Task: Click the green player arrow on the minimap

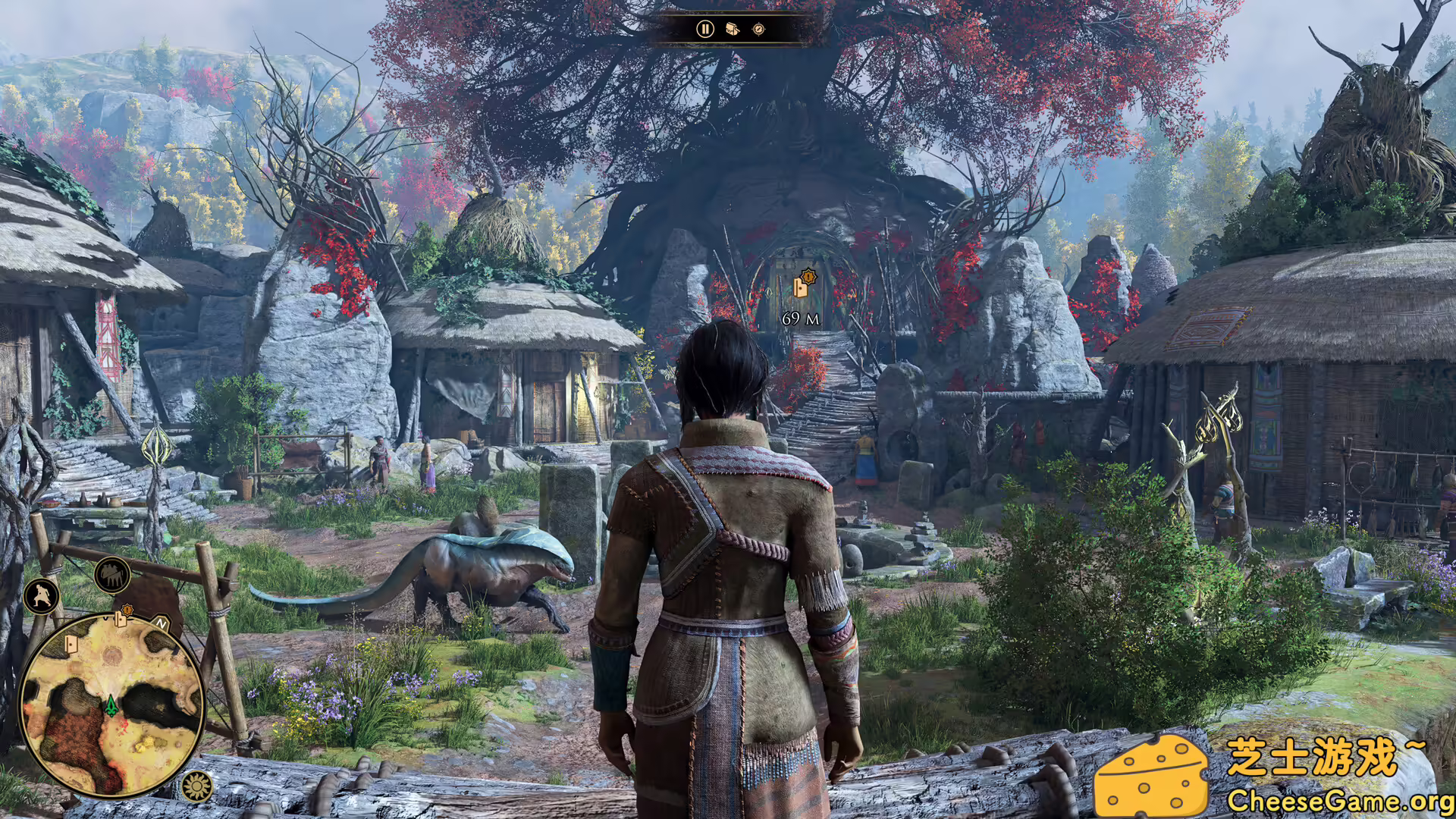Action: [111, 705]
